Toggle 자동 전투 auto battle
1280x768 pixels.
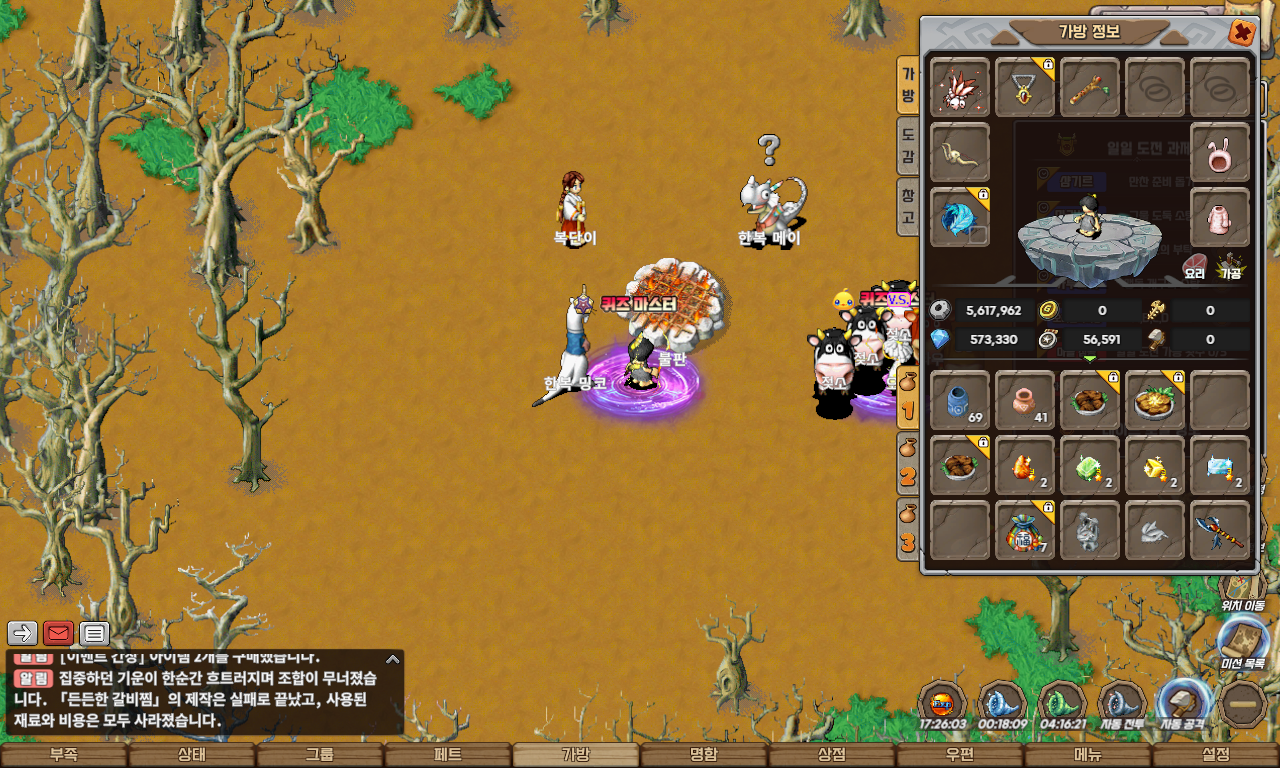click(x=1122, y=702)
